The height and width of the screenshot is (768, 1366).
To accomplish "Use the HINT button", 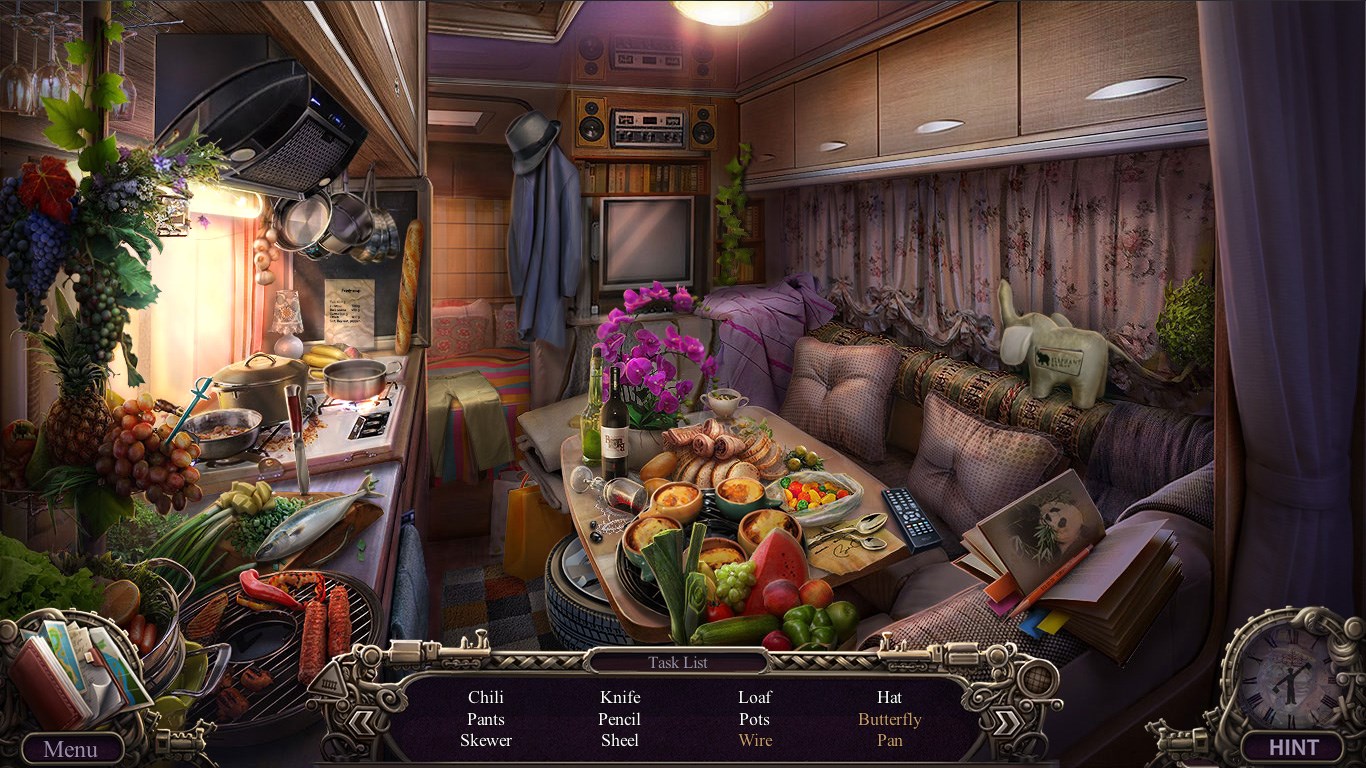I will (1293, 747).
